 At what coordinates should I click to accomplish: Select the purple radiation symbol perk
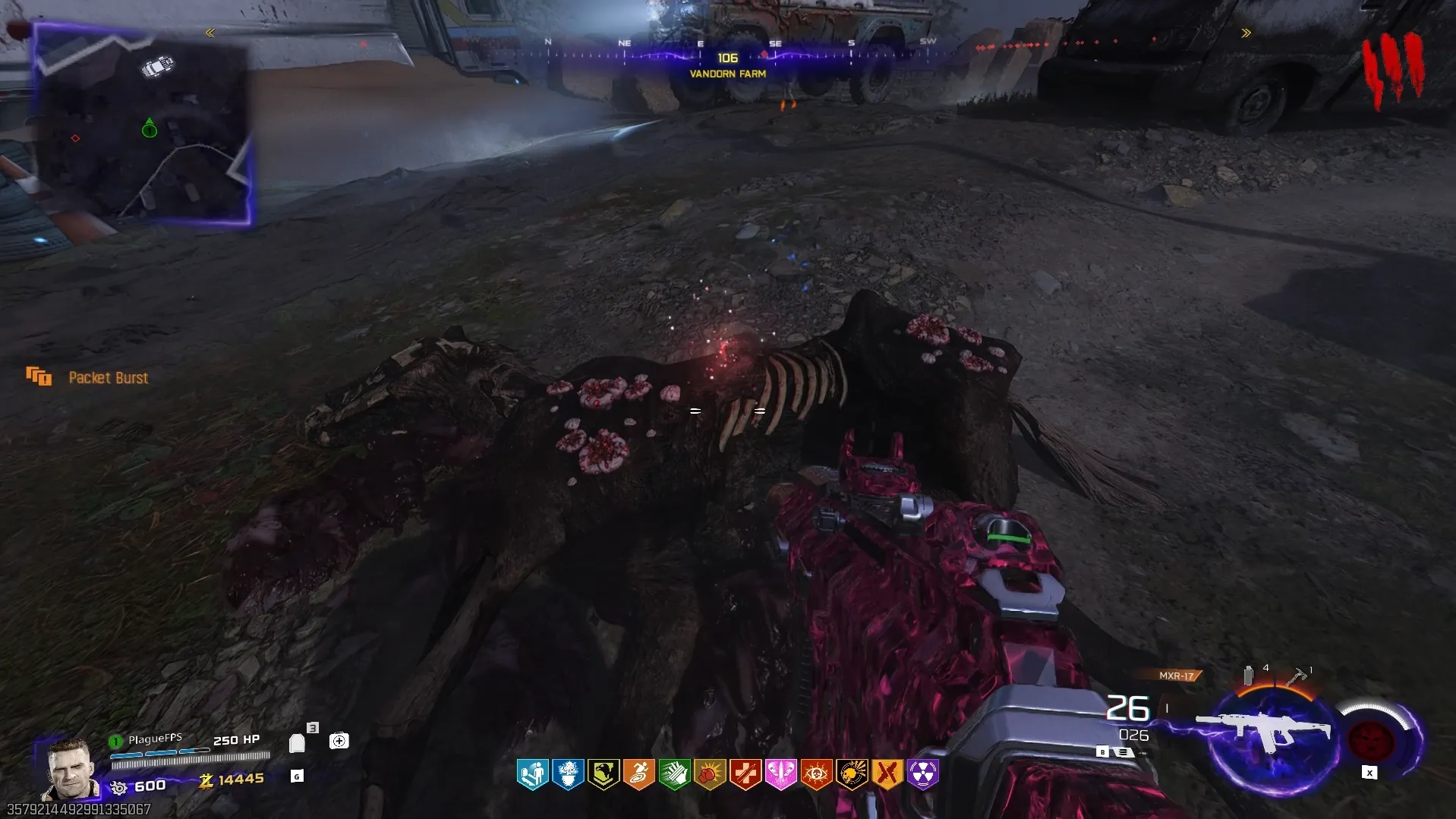coord(922,774)
